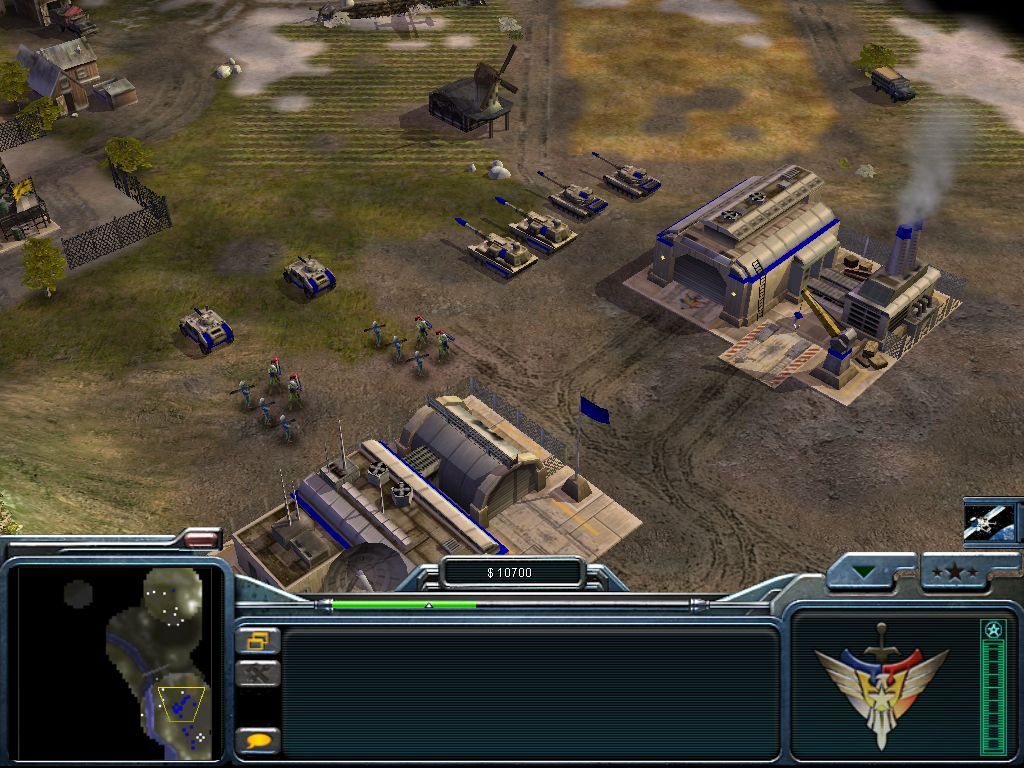The image size is (1024, 768).
Task: Activate the spy satellite power shortcut icon
Action: click(990, 520)
